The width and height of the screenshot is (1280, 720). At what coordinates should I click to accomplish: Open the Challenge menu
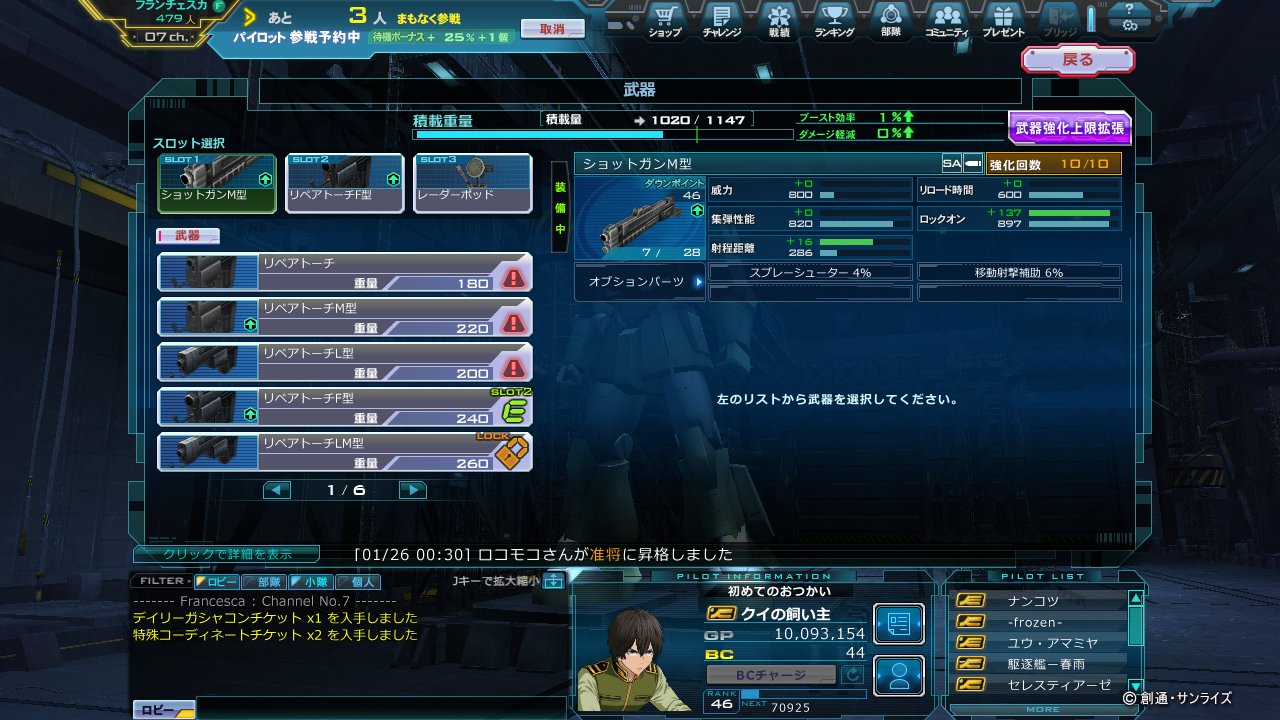tap(721, 20)
